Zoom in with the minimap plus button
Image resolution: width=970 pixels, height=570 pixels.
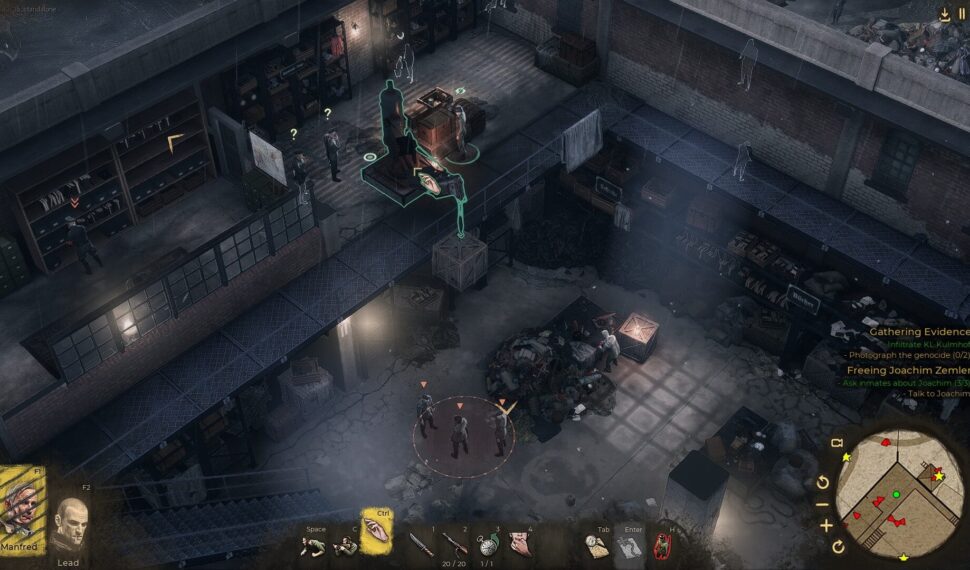(x=826, y=525)
